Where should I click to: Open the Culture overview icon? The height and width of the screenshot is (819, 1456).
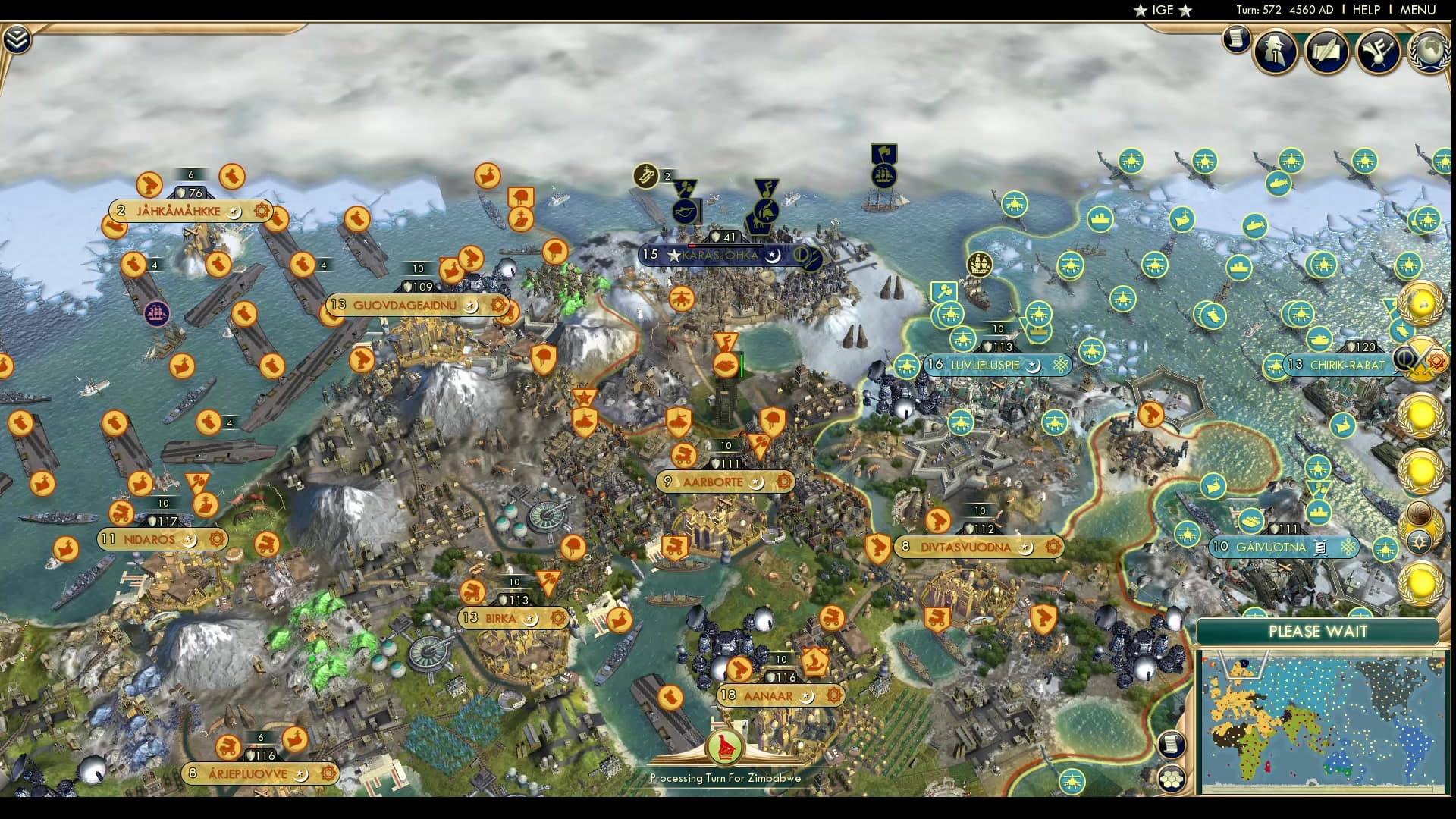tap(1379, 49)
